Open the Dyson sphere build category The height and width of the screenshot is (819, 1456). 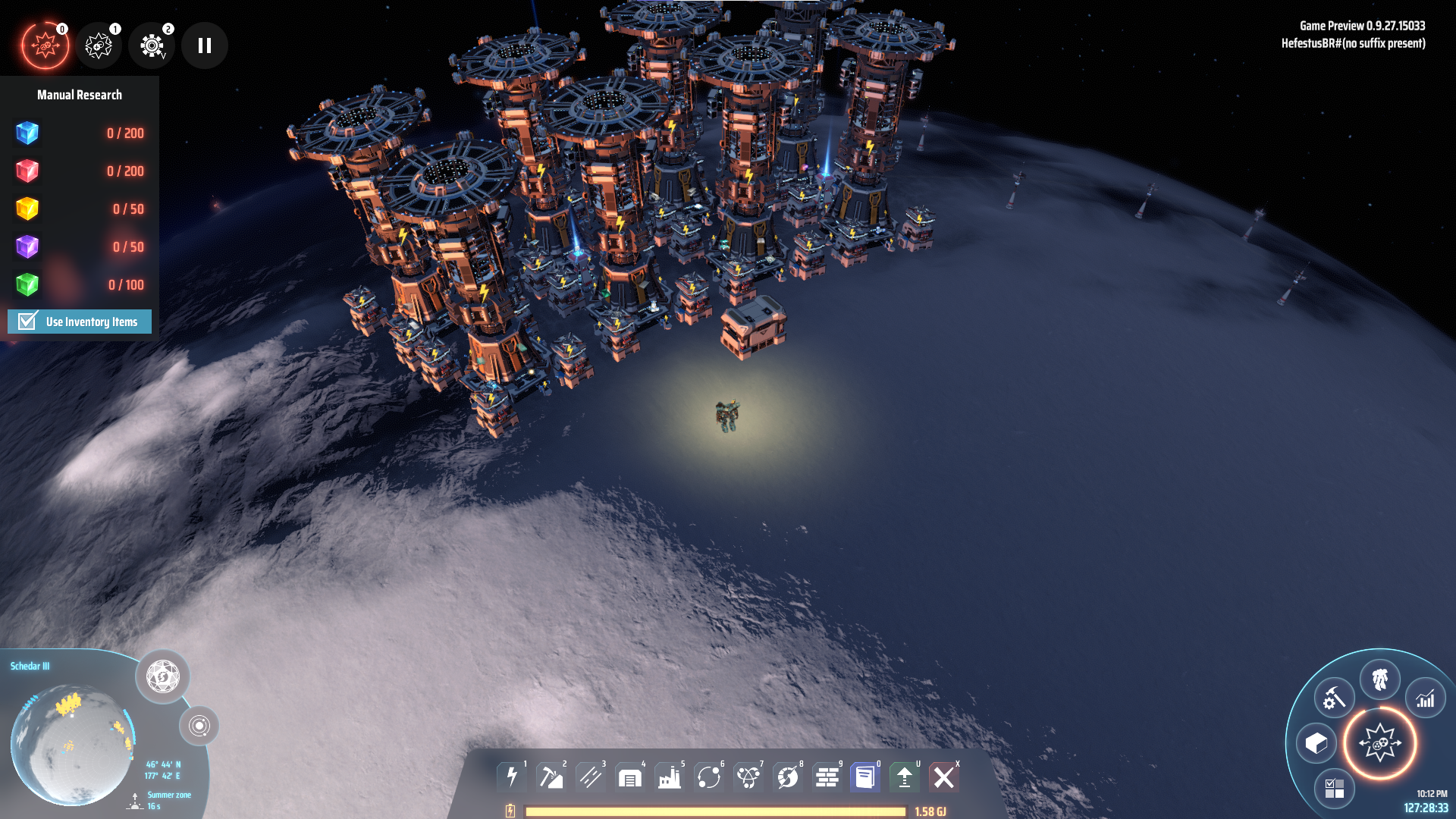(788, 777)
